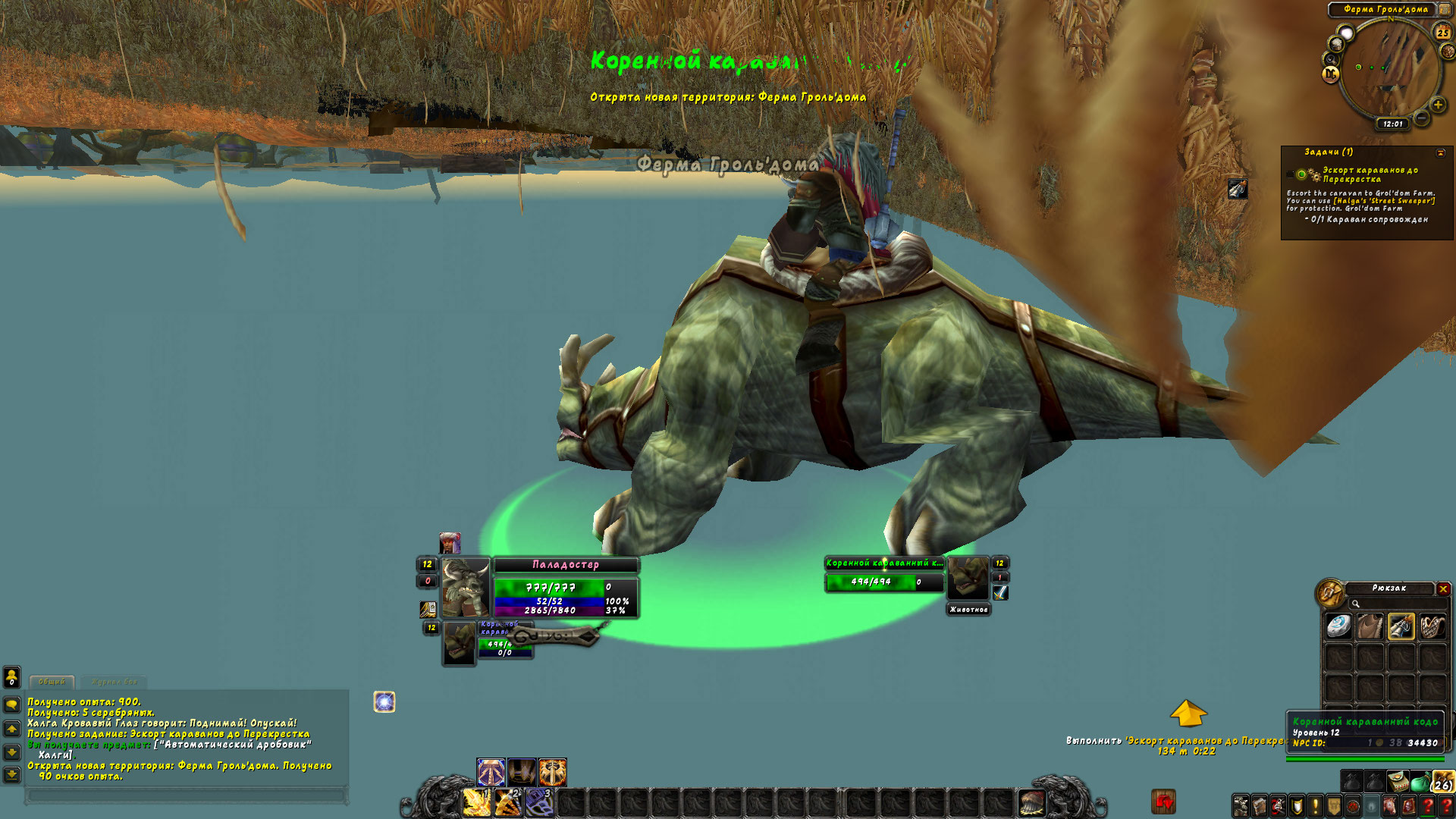
Task: Use the first action bar ability
Action: (x=477, y=802)
